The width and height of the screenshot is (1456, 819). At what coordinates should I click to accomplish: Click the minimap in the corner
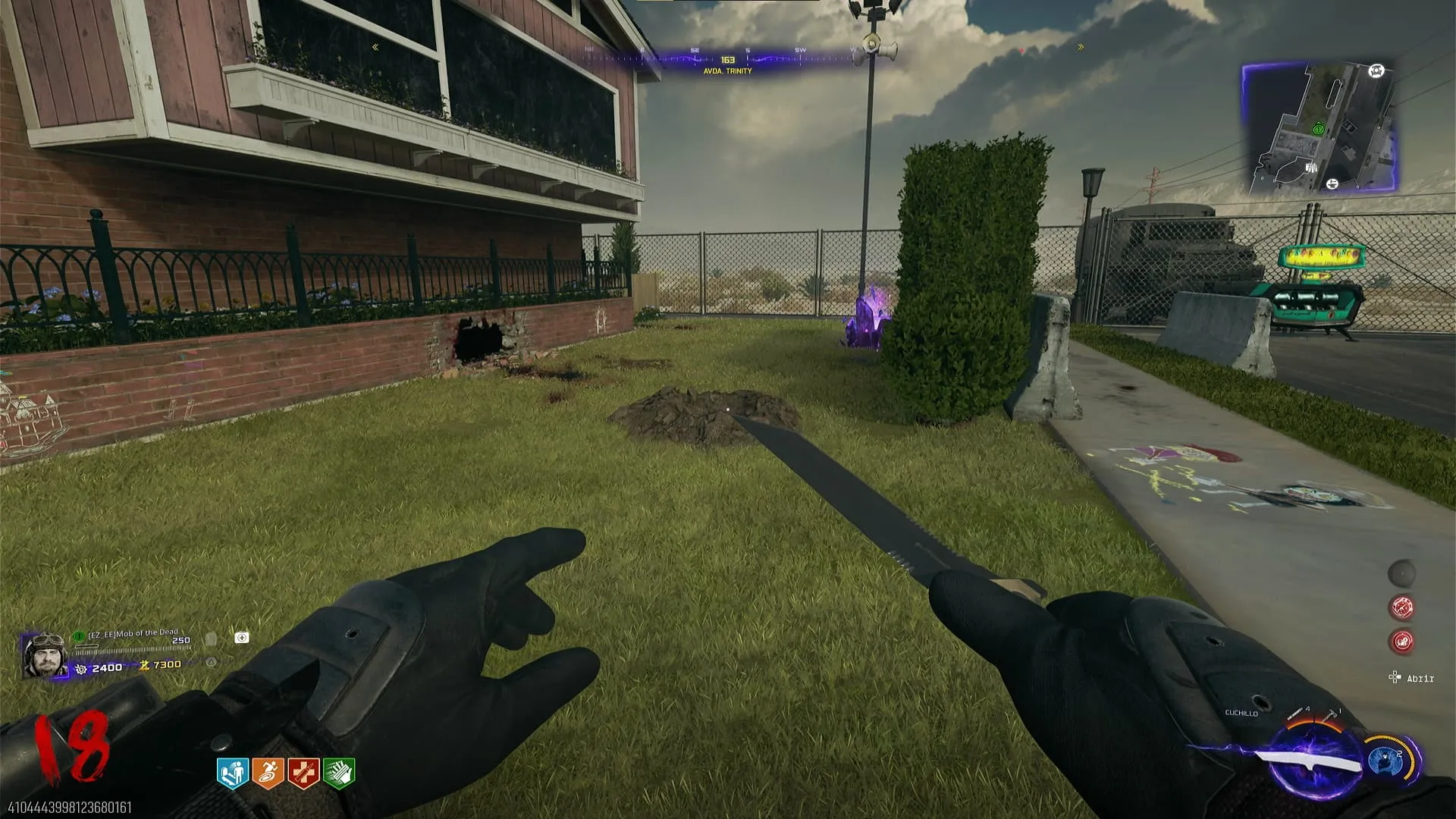click(x=1319, y=128)
